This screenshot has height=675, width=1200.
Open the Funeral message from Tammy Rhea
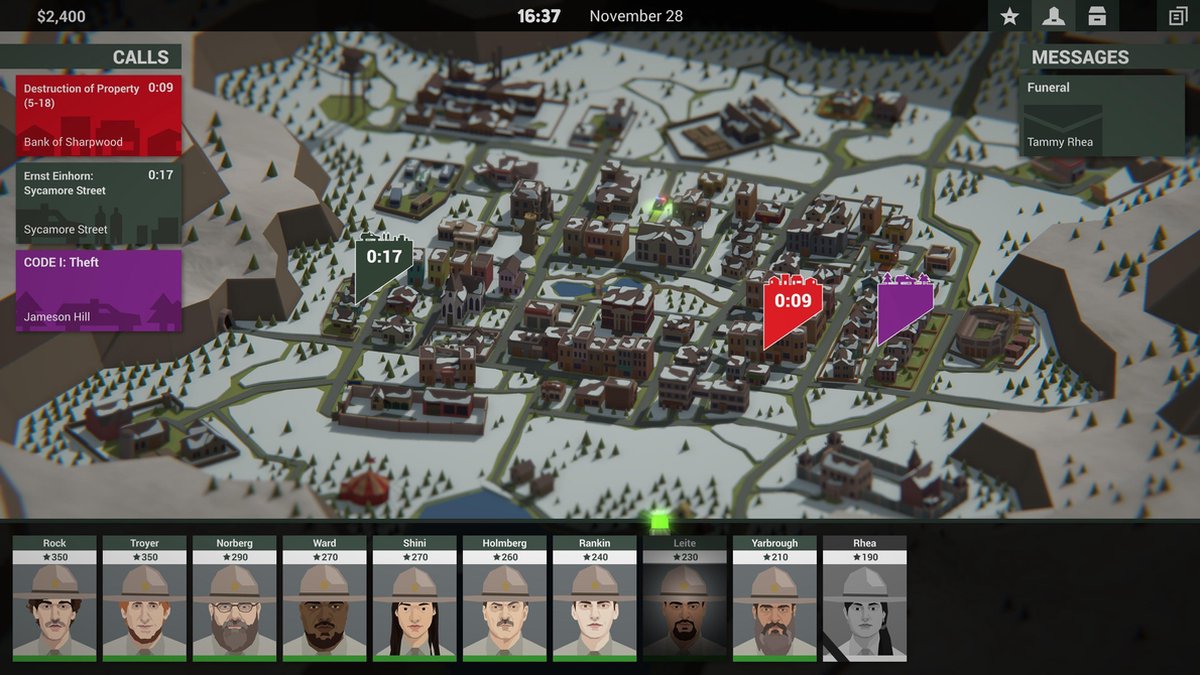click(x=1103, y=115)
